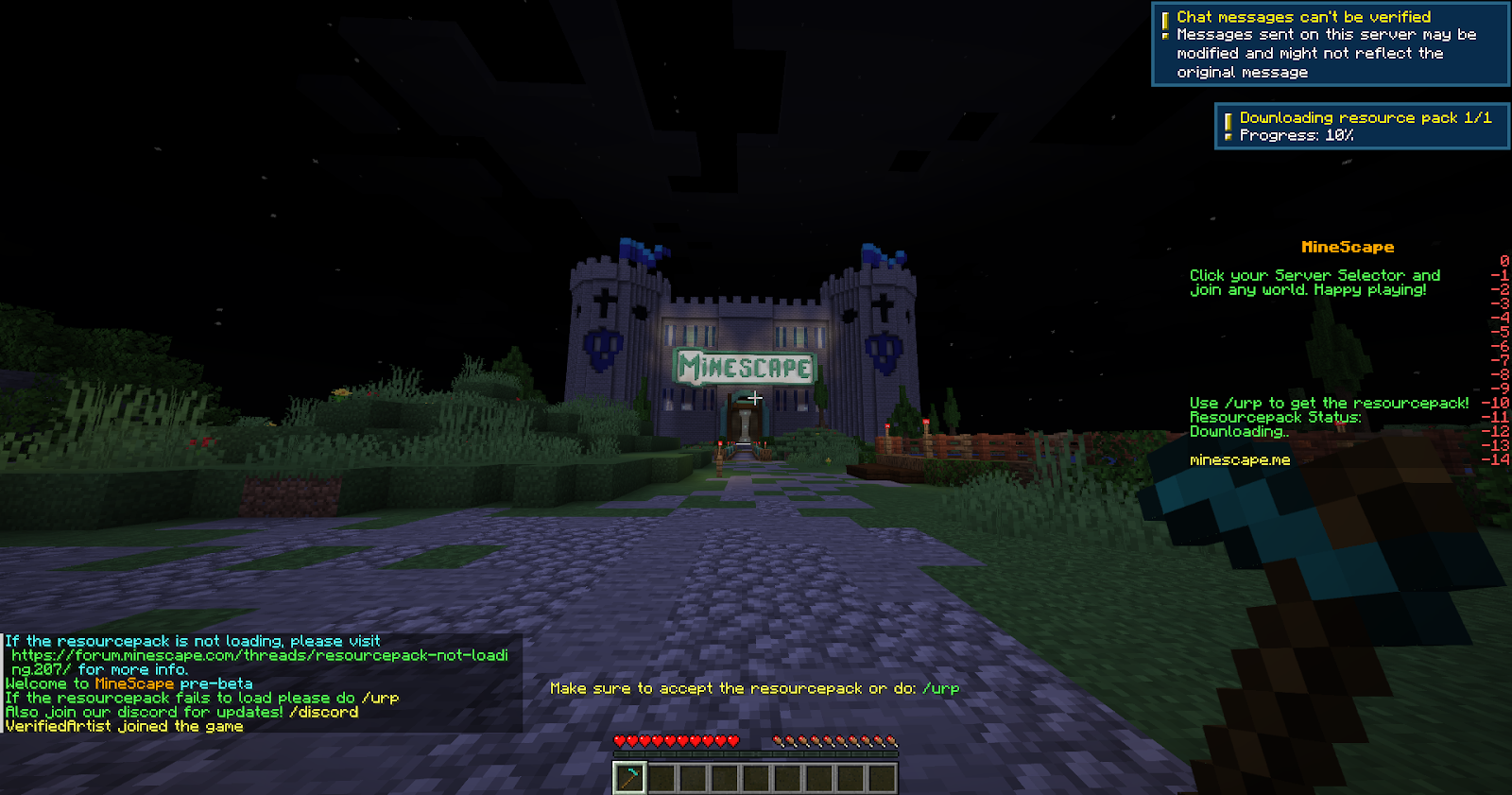Click the leftmost heart on the health bar
Viewport: 1512px width, 795px height.
pos(620,742)
